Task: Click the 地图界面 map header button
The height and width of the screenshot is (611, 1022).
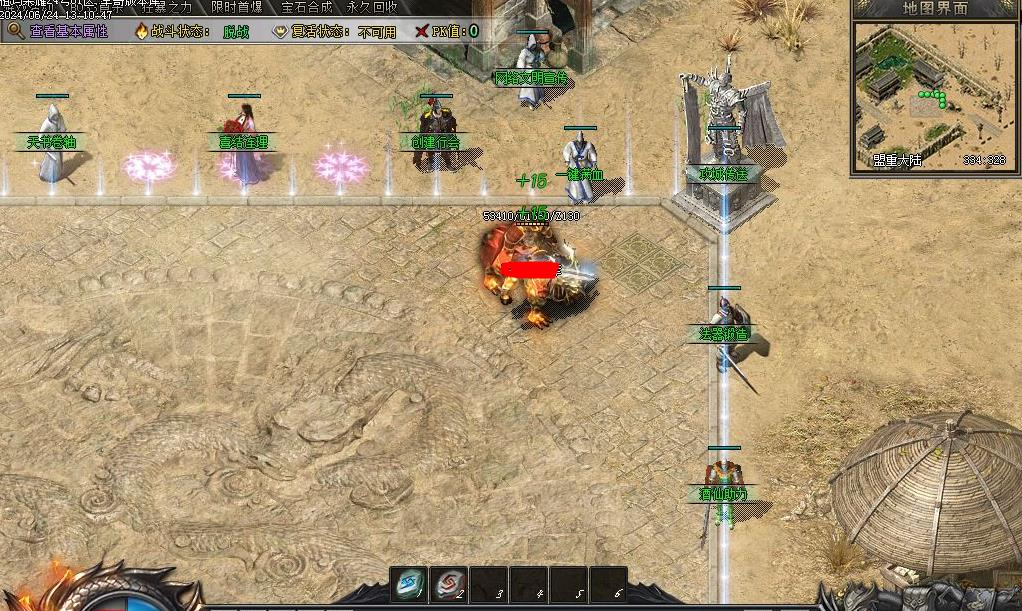Action: [x=935, y=8]
